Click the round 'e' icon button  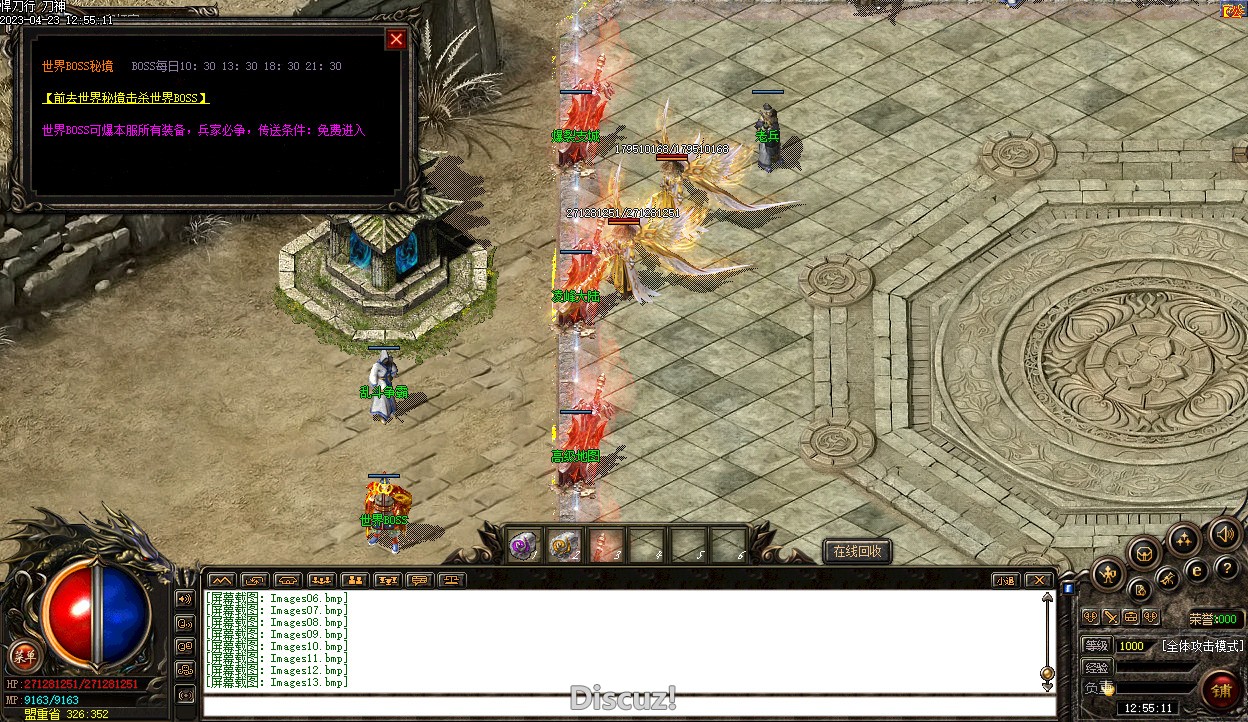click(1196, 570)
